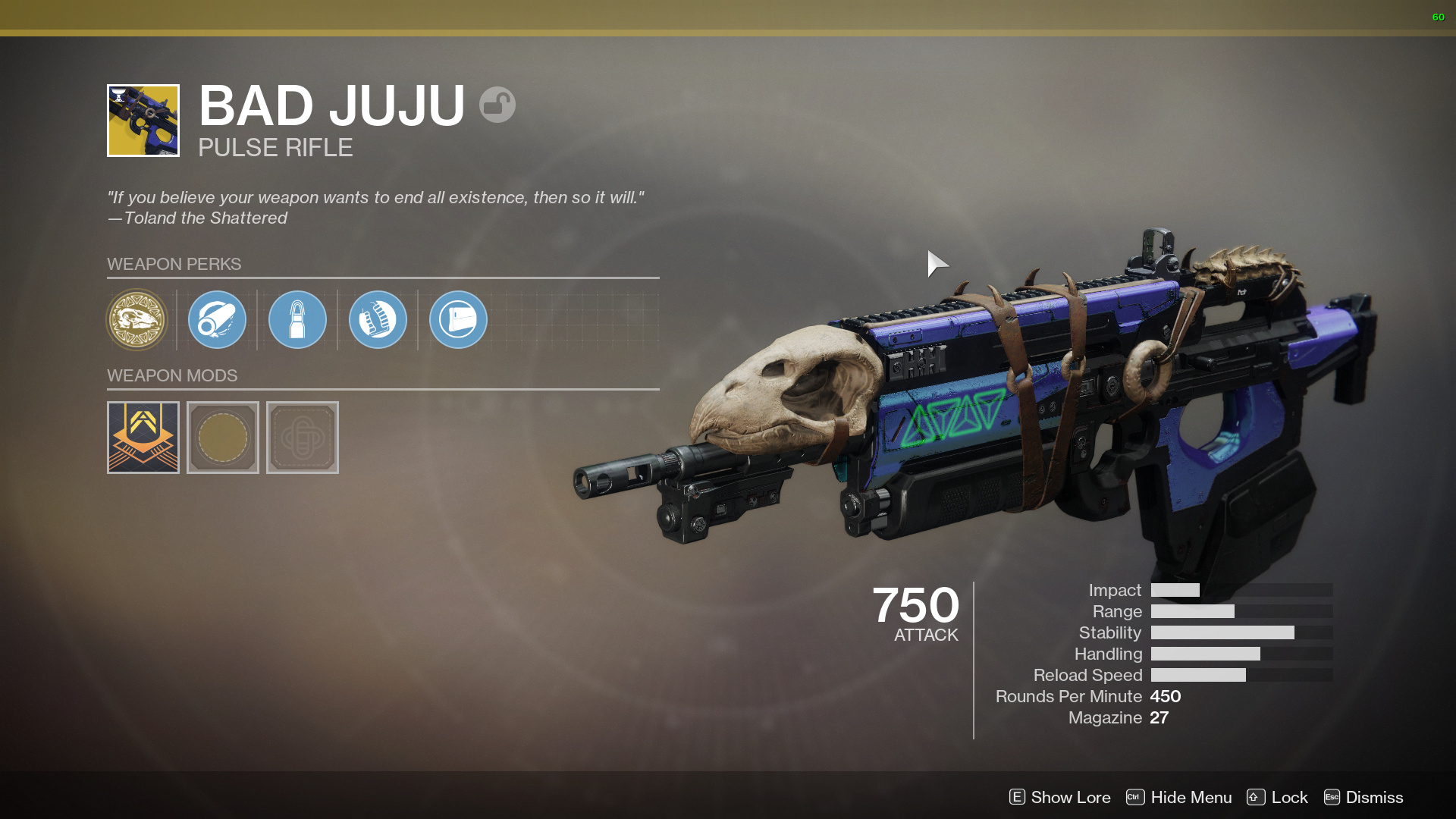Open the orange chevron weapon mod slot
This screenshot has height=819, width=1456.
[143, 438]
